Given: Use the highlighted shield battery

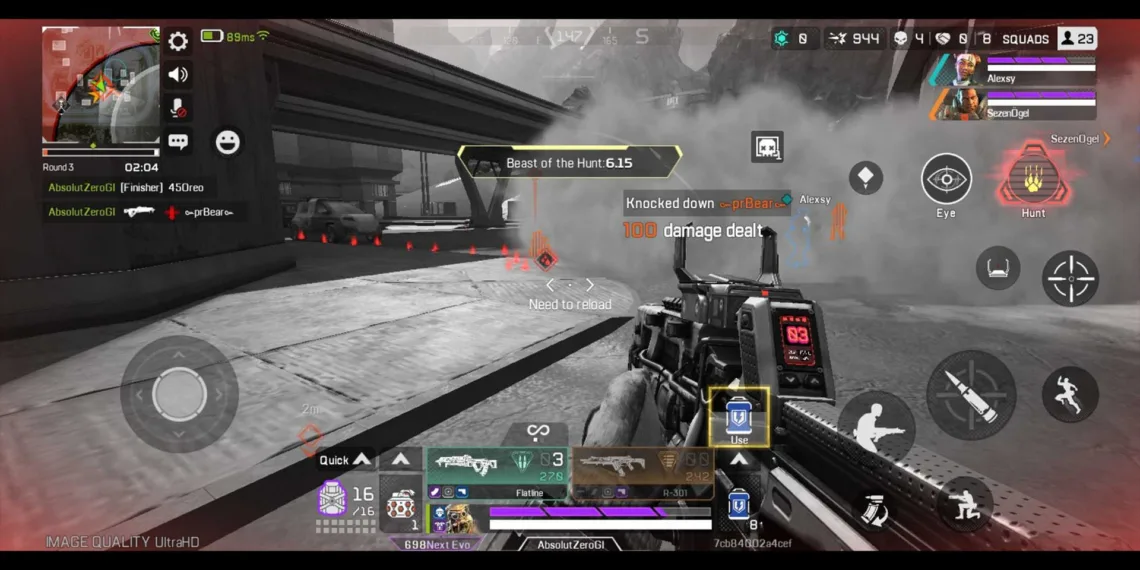Looking at the screenshot, I should 739,417.
